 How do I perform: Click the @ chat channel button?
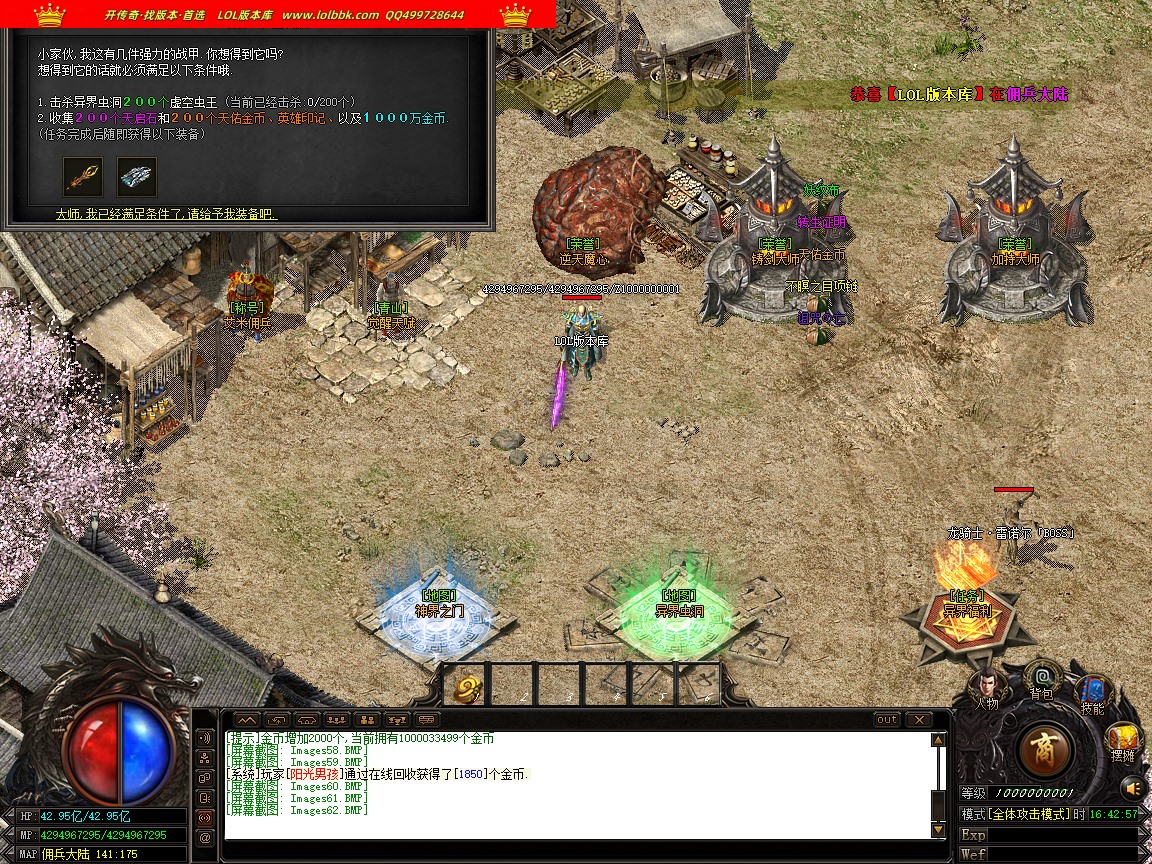pos(205,838)
